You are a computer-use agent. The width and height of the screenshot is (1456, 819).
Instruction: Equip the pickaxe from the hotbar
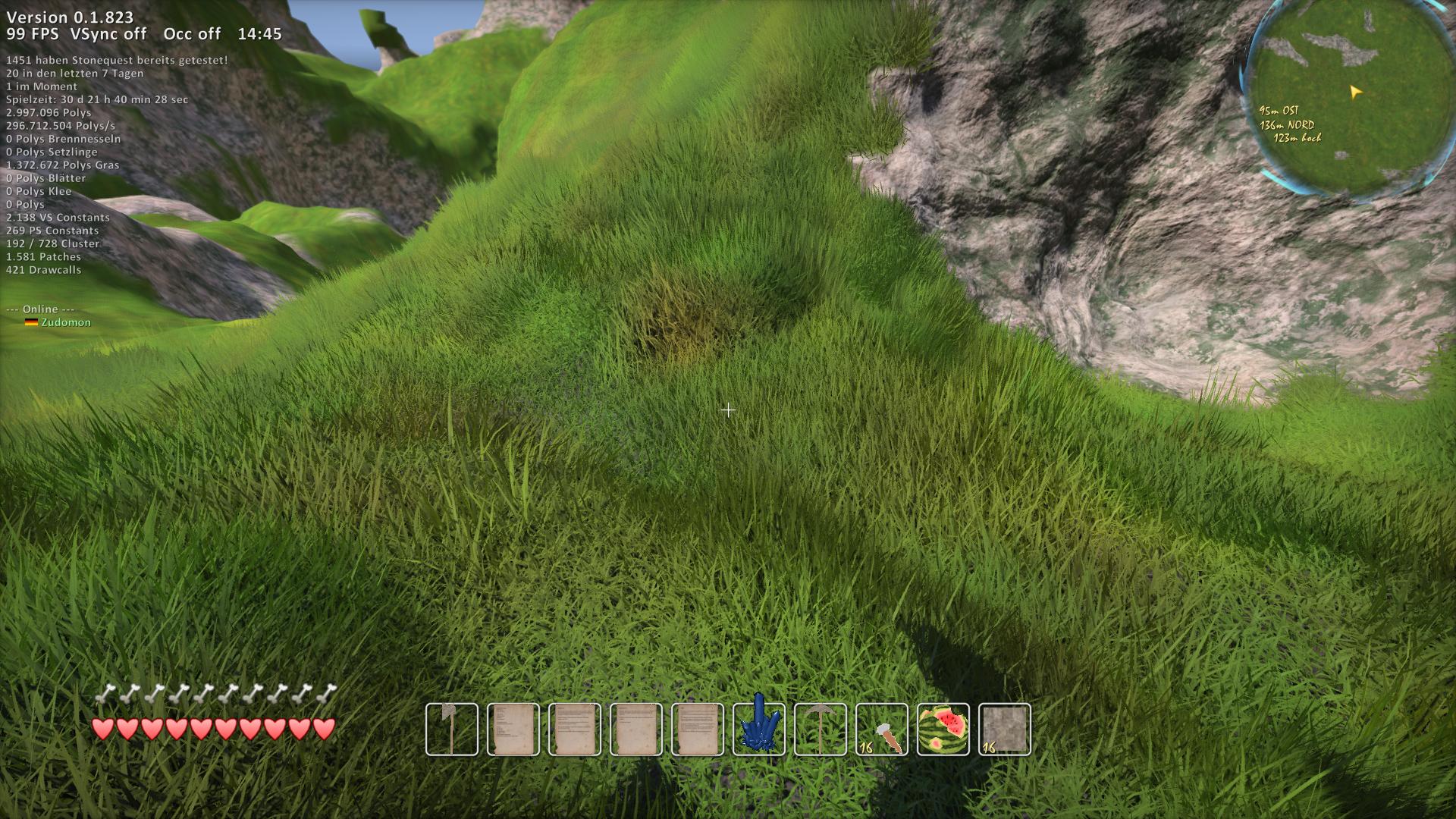coord(821,730)
